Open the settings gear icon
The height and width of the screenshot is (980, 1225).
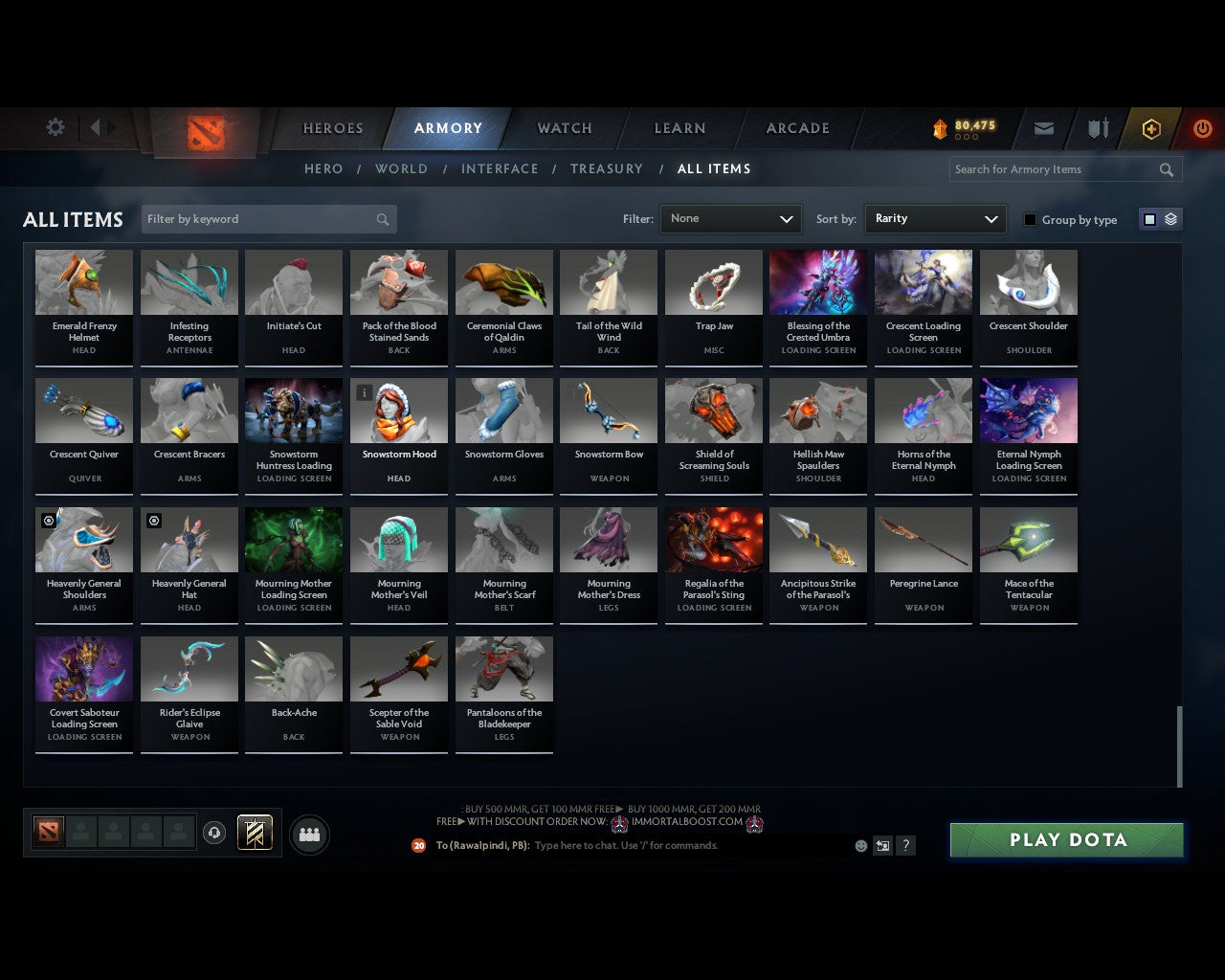coord(56,126)
